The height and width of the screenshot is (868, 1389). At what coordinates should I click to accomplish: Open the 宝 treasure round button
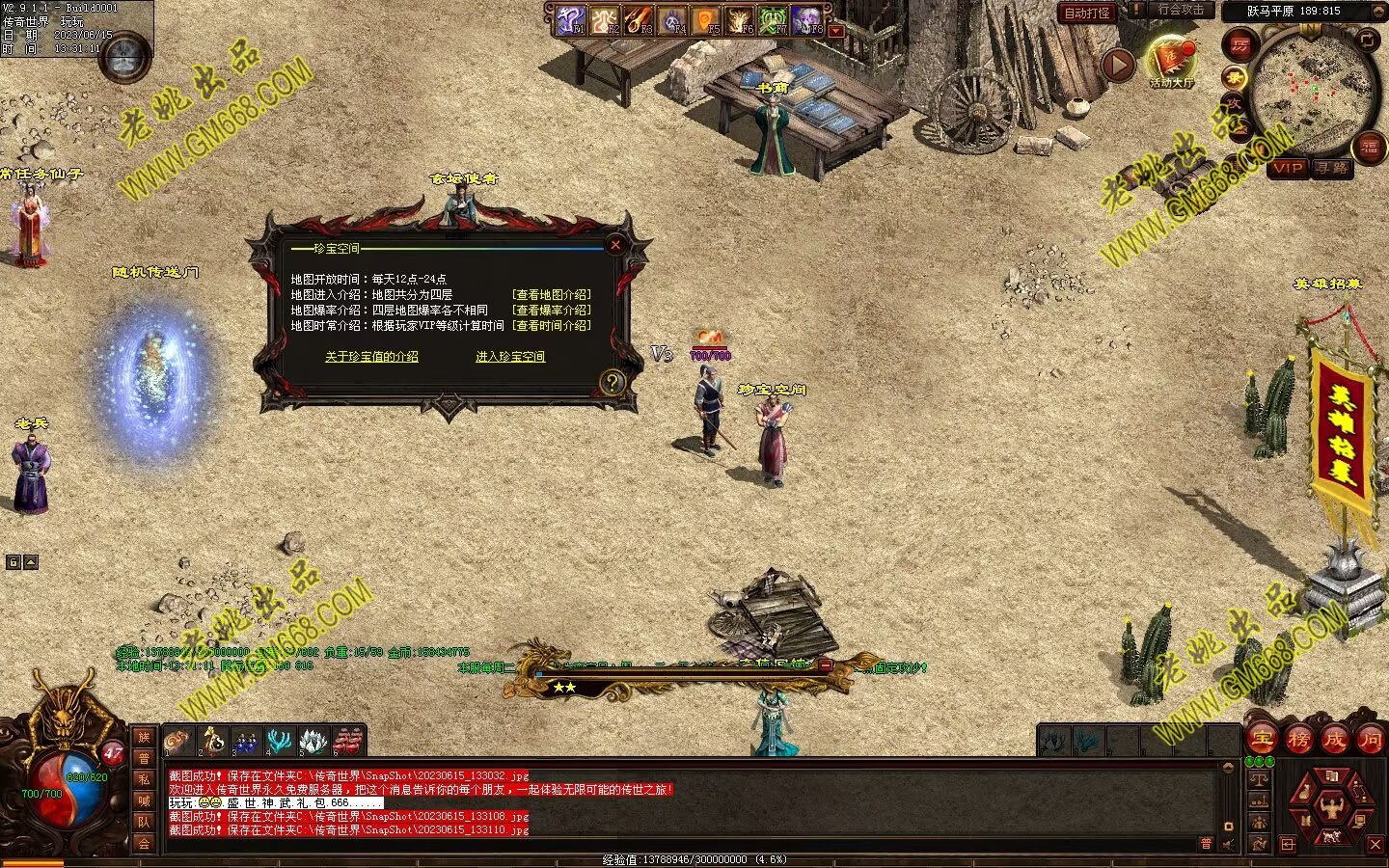pyautogui.click(x=1263, y=740)
